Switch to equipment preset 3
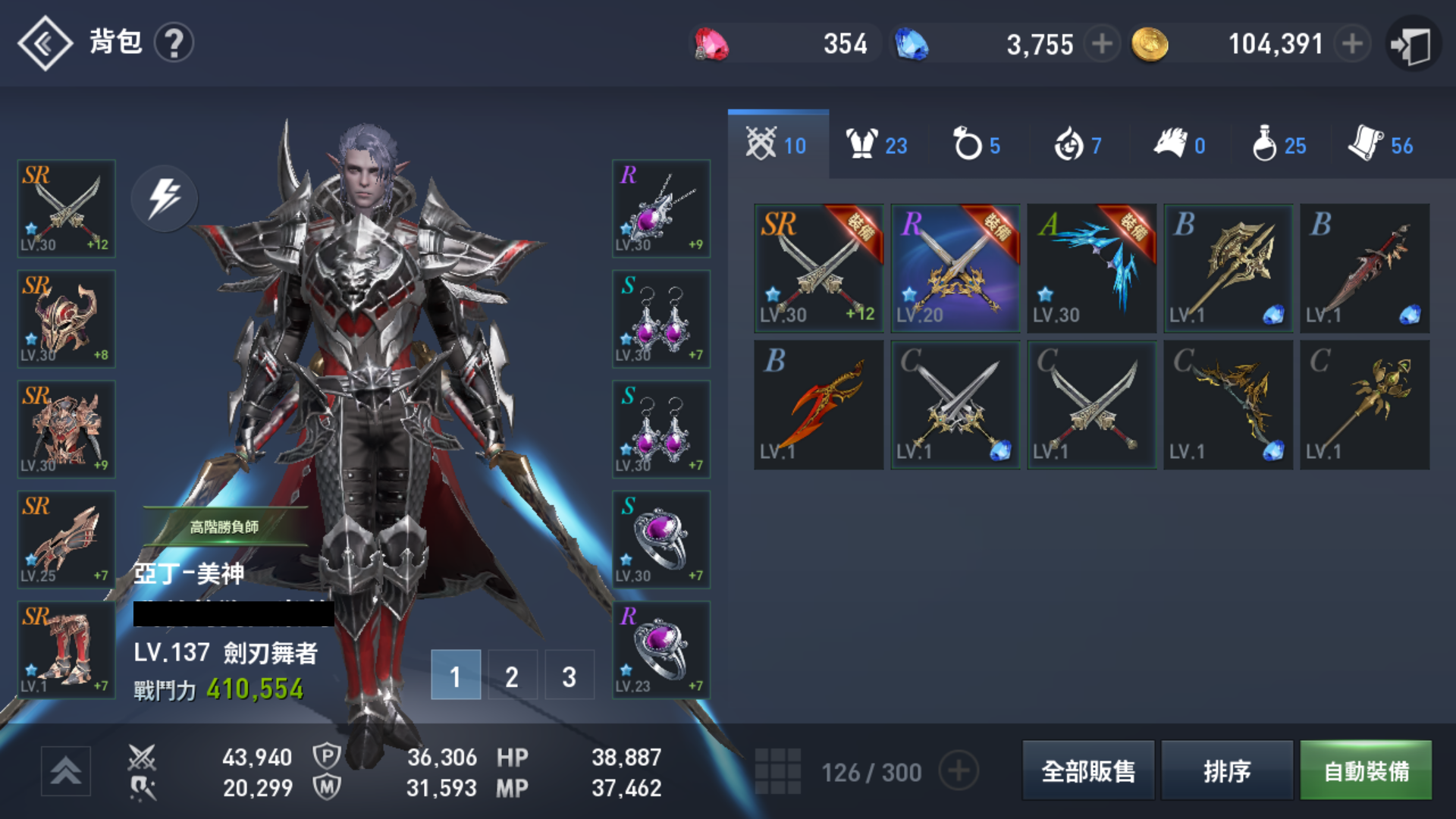Screen dimensions: 1456x819 tap(569, 675)
